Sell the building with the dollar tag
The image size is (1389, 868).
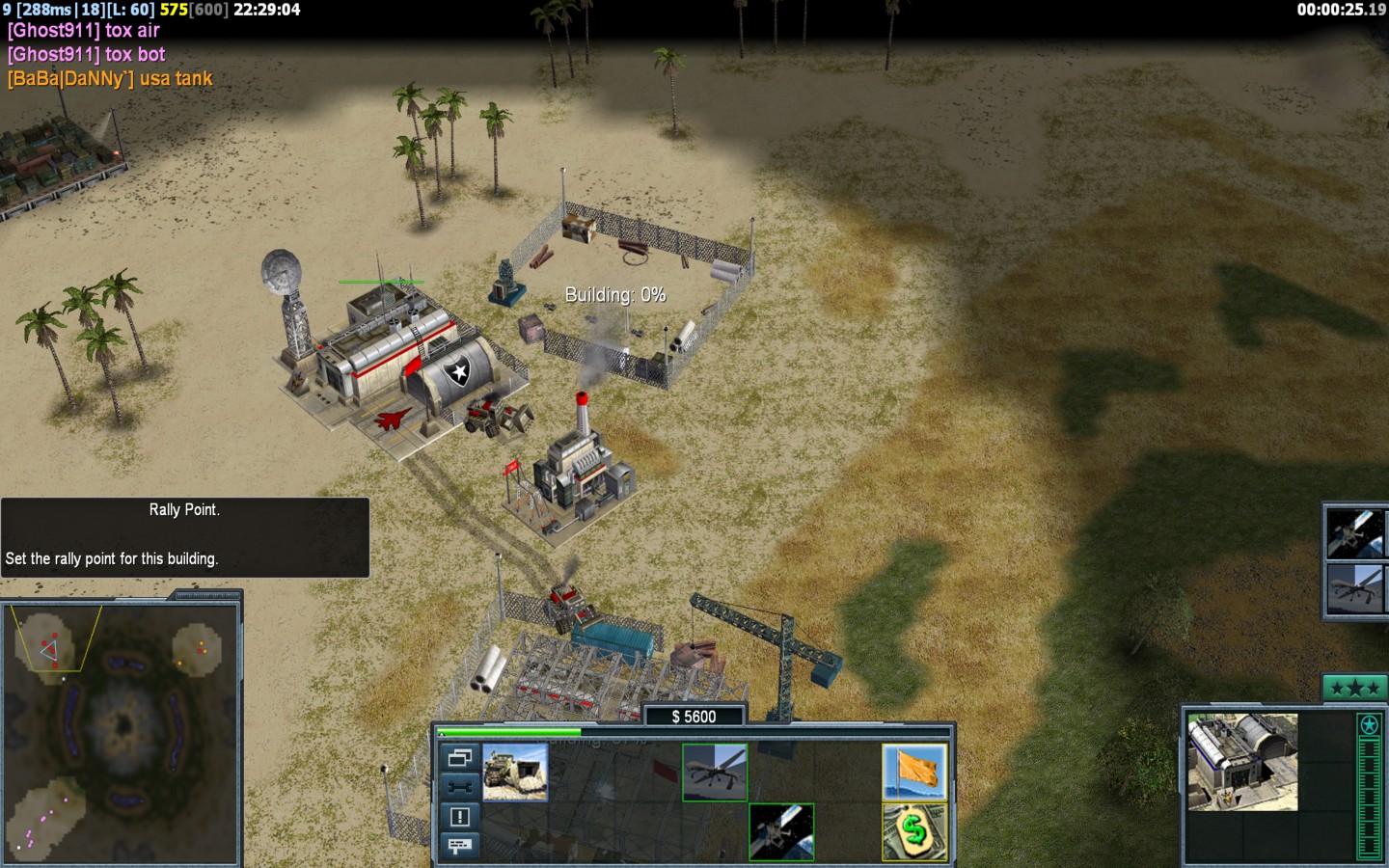[914, 831]
